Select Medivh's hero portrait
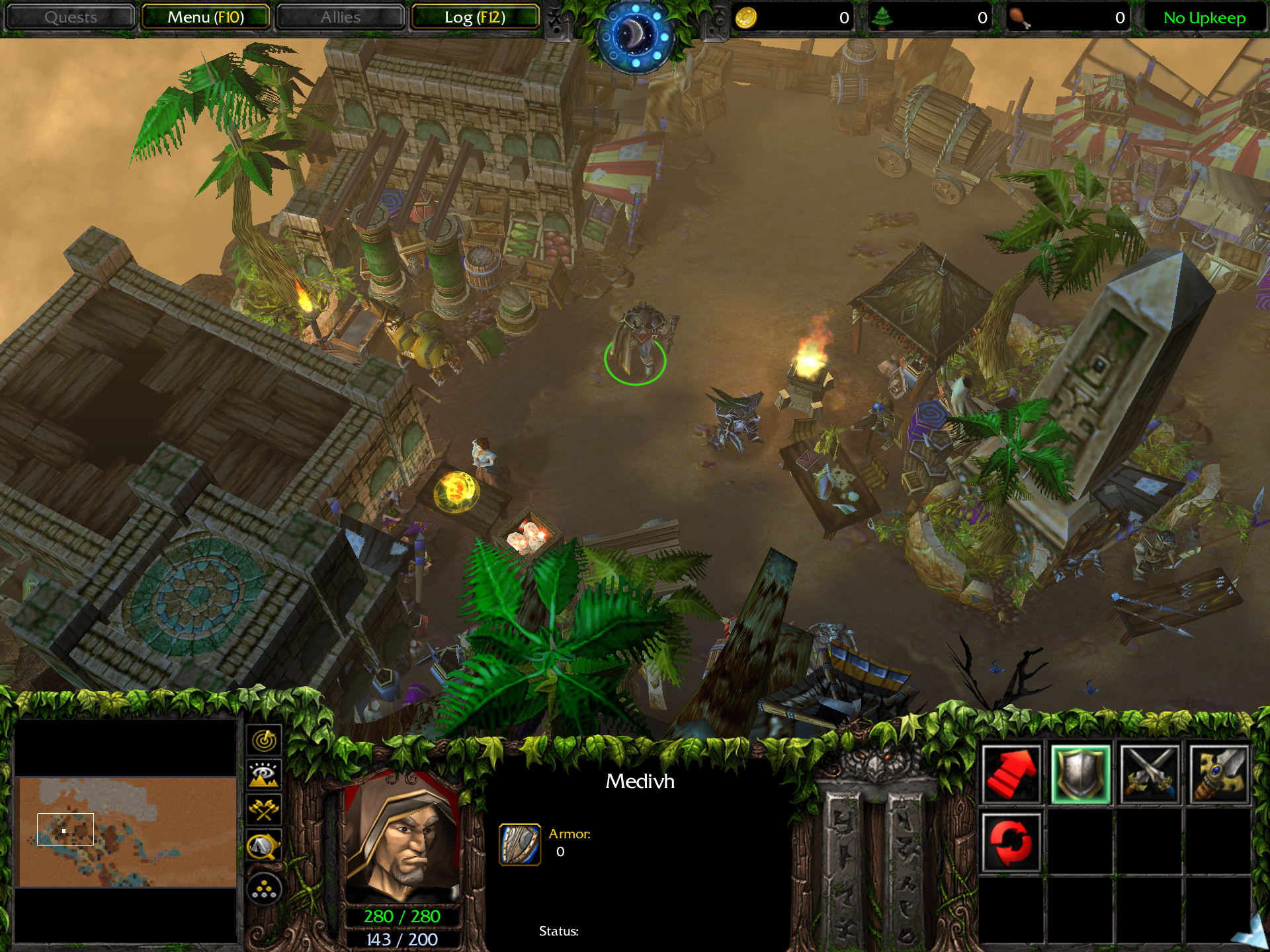This screenshot has width=1270, height=952. [x=402, y=836]
